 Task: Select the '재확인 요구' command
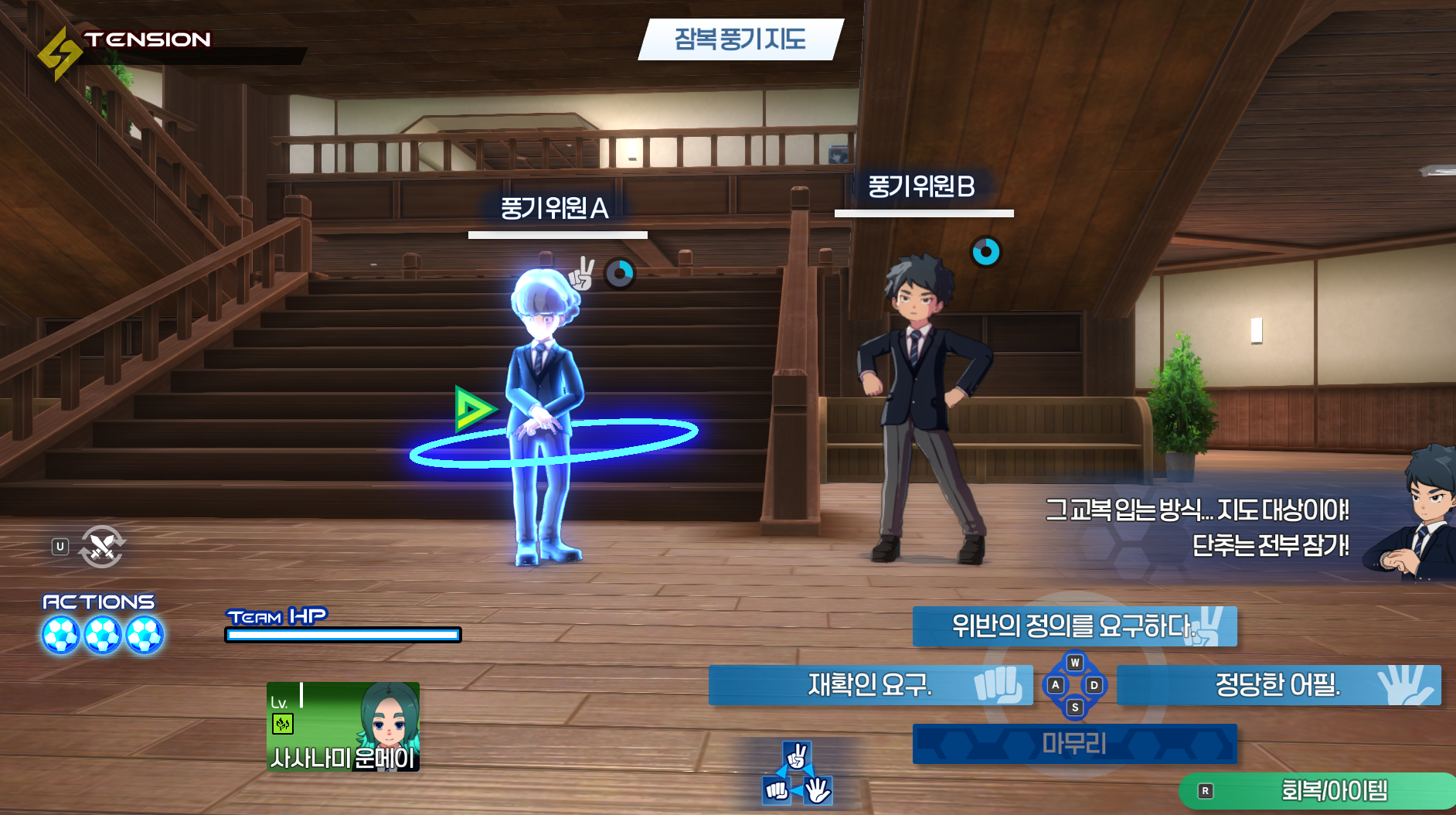(870, 684)
